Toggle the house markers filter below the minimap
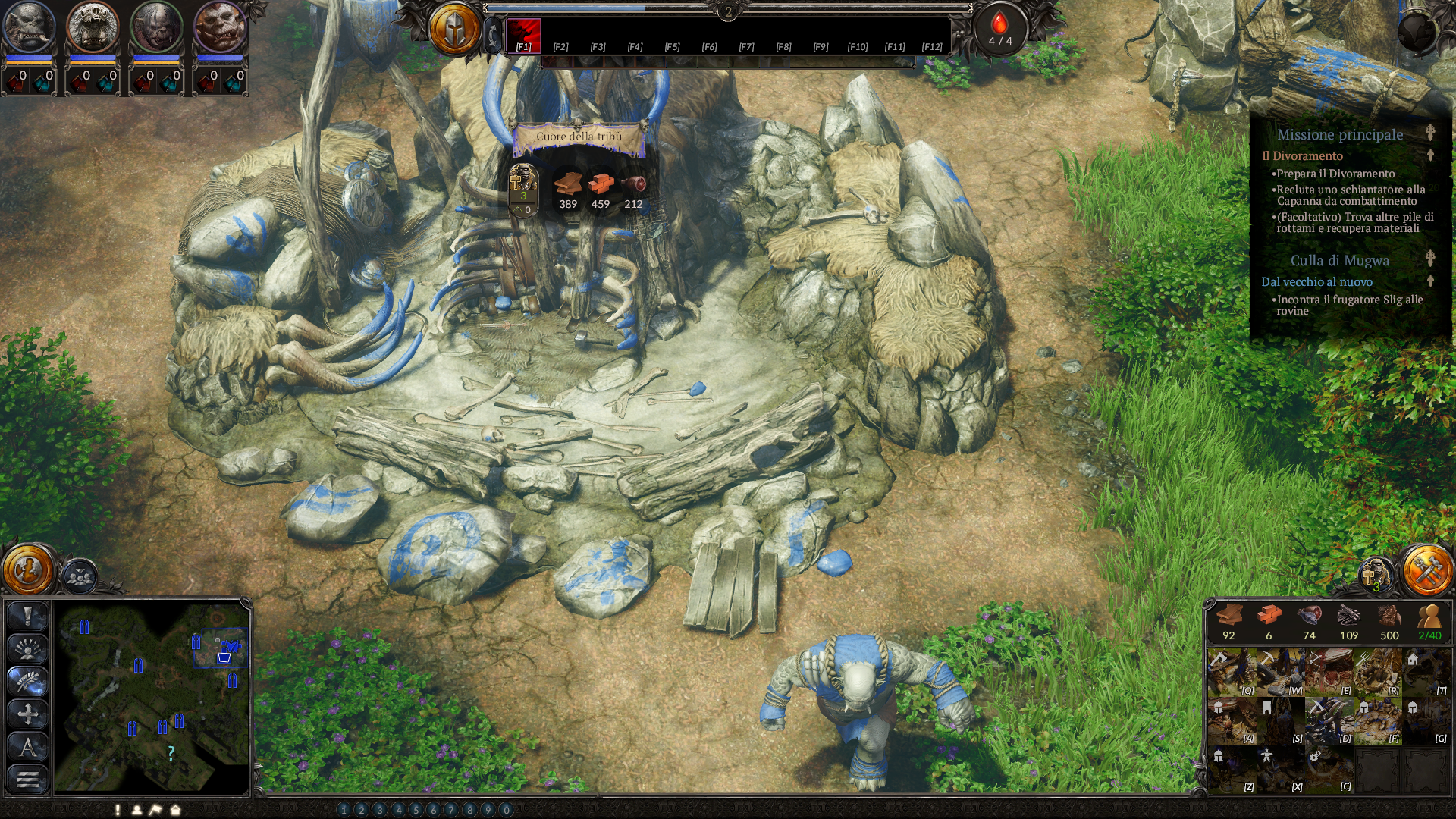This screenshot has width=1456, height=819. [x=174, y=811]
